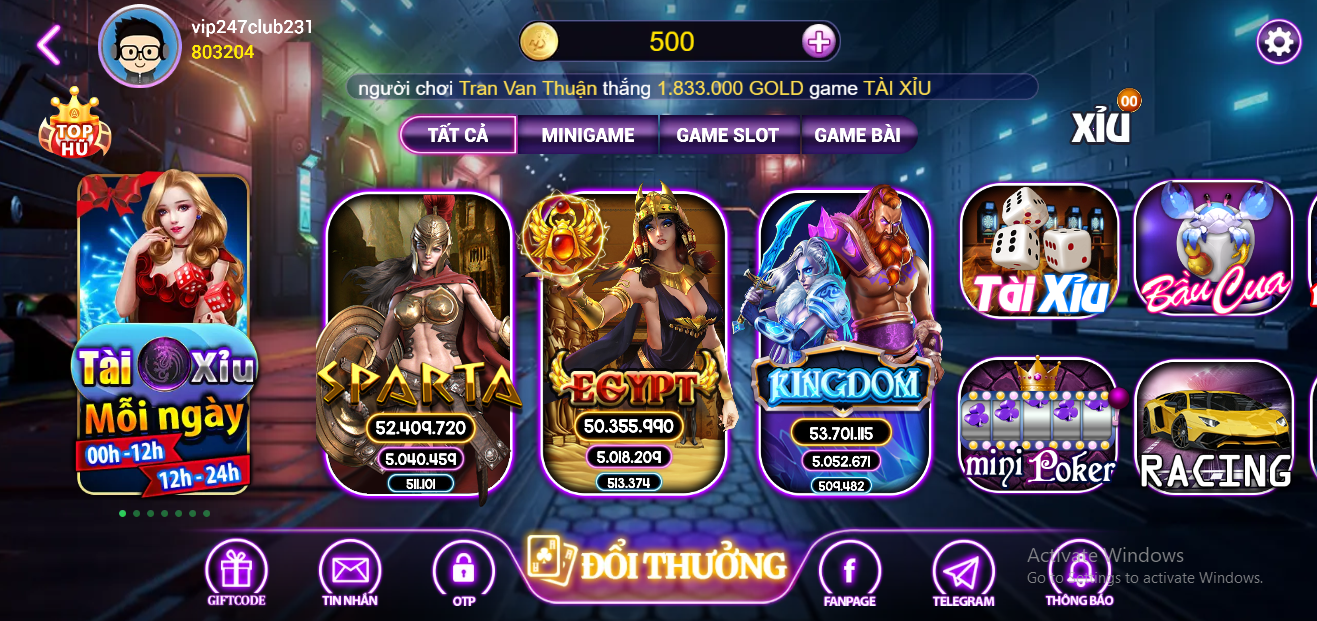Switch to the Tất Cả tab
1317x621 pixels.
click(x=458, y=135)
